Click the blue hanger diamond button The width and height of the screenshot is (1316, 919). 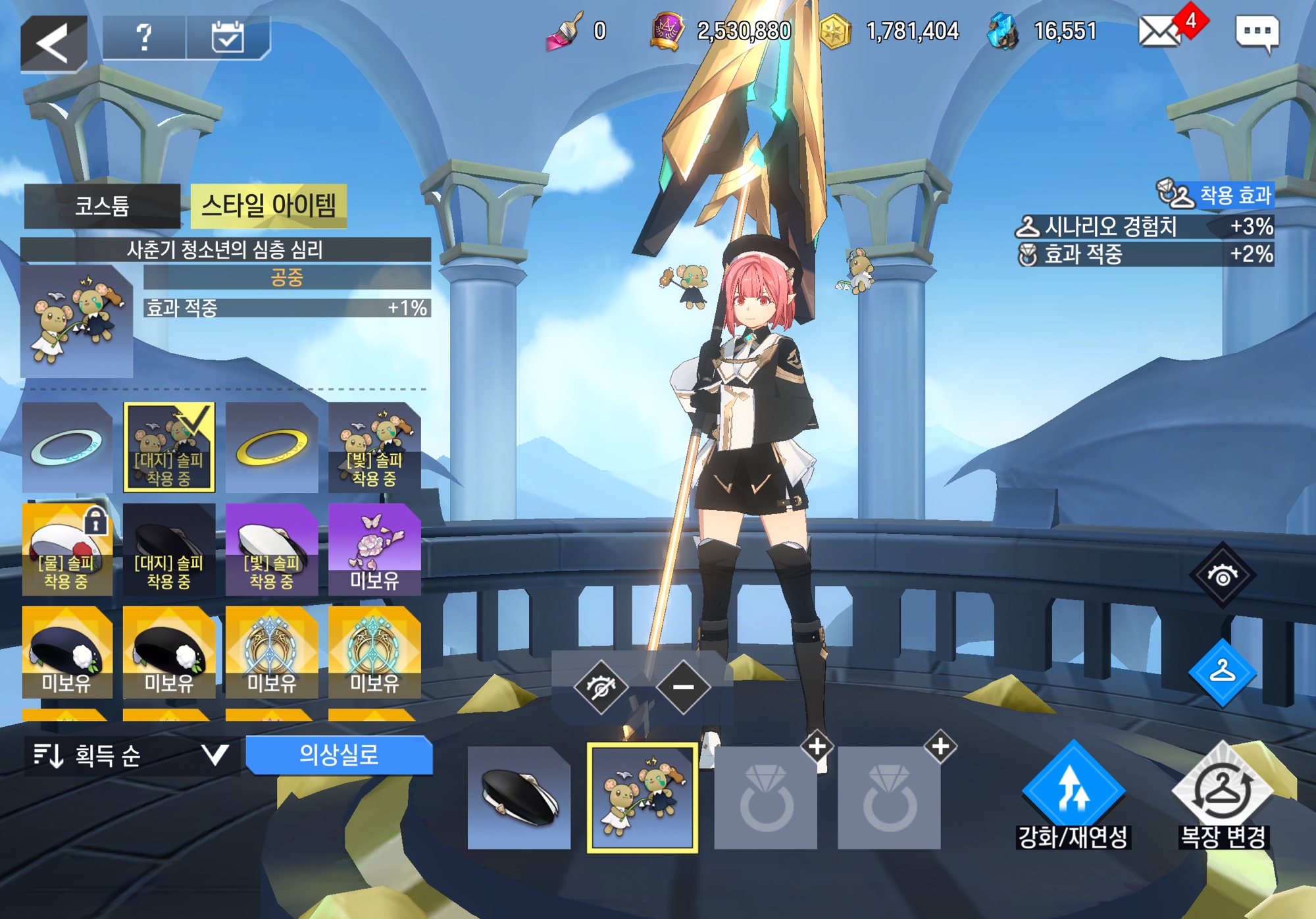click(1222, 672)
